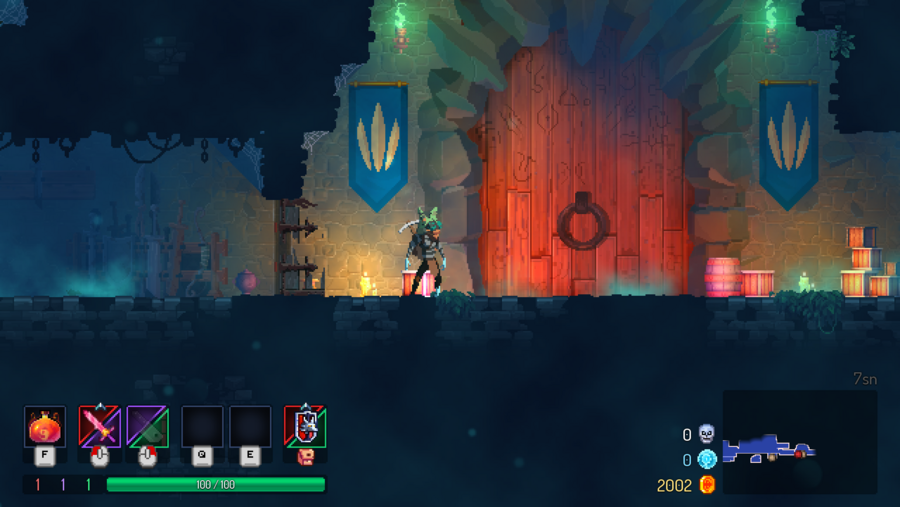Open the level minimap
The height and width of the screenshot is (507, 900).
click(799, 441)
